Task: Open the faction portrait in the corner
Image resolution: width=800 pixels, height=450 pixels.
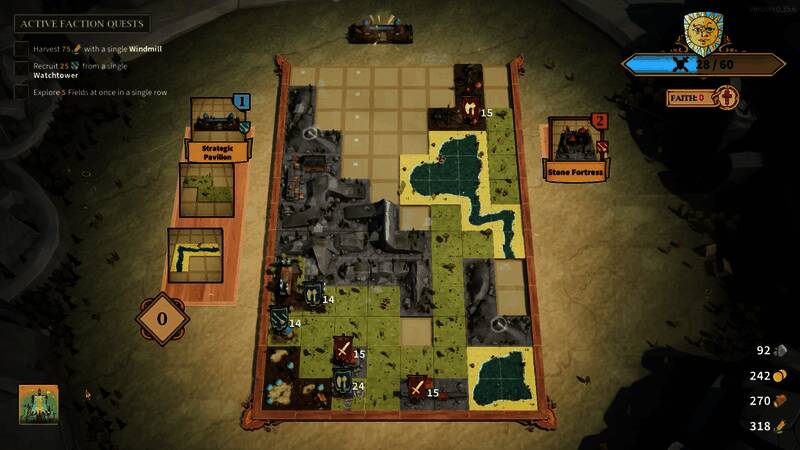Action: 38,404
